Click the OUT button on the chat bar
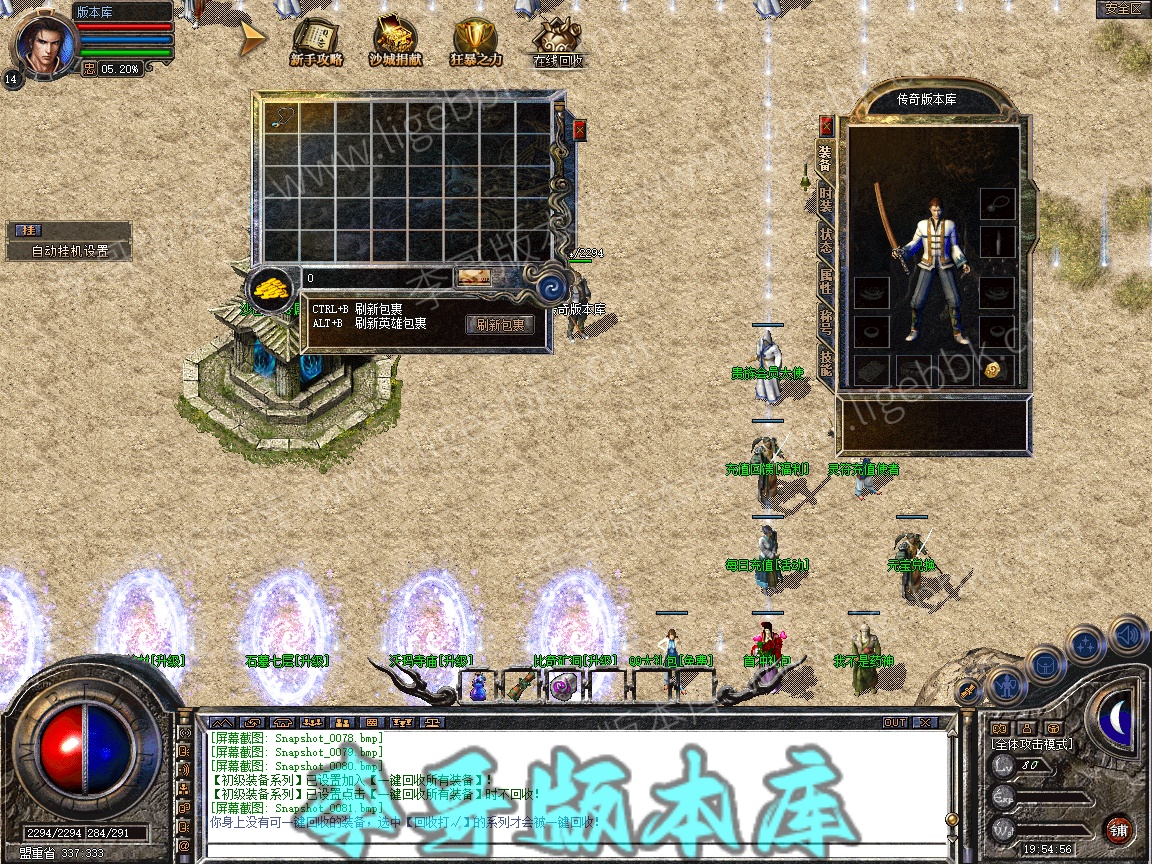 tap(894, 722)
